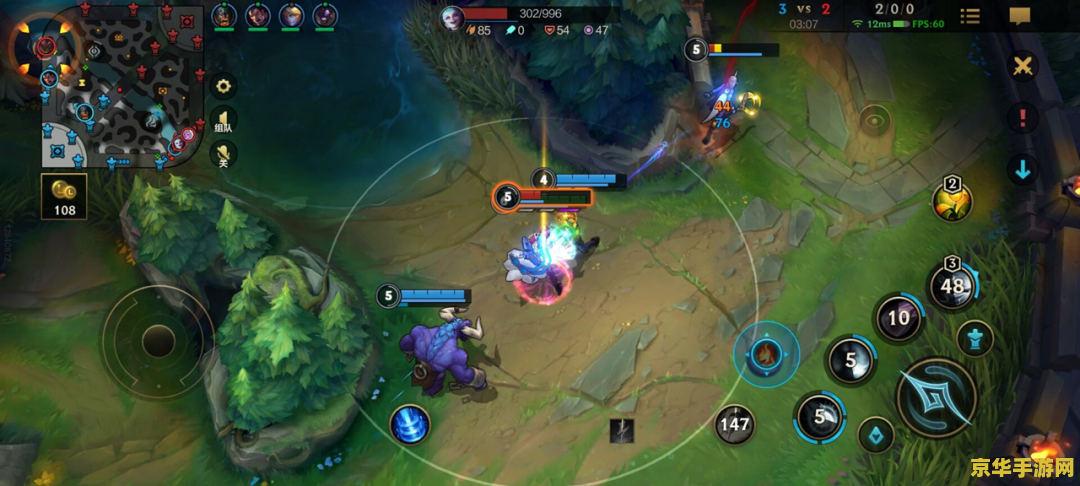Tap the target-tower attack button

coord(974,338)
